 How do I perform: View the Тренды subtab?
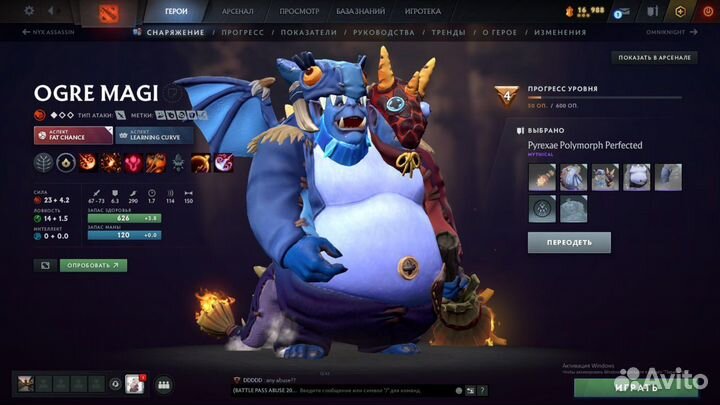[448, 32]
